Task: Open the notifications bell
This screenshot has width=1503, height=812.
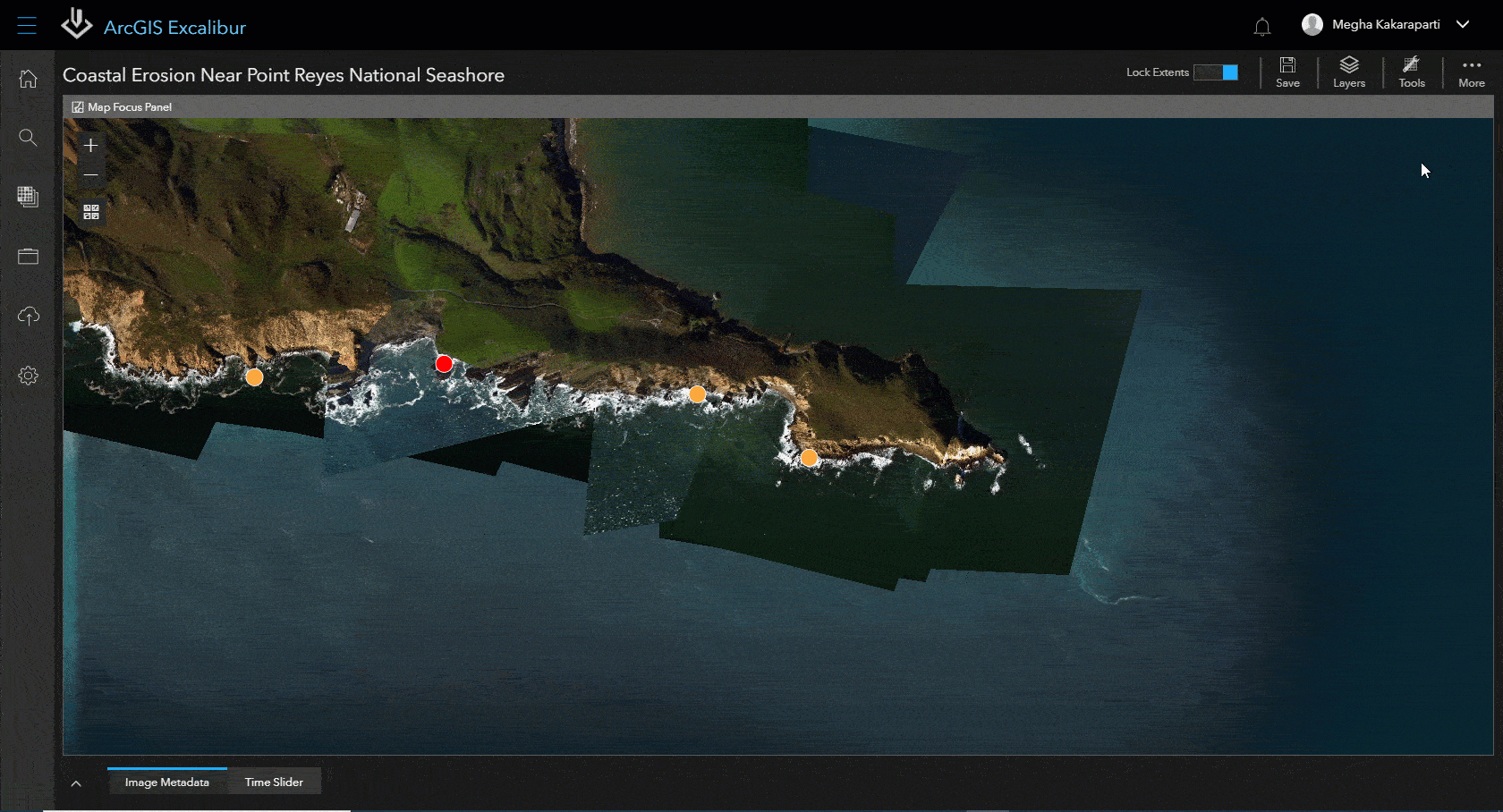Action: (x=1262, y=27)
